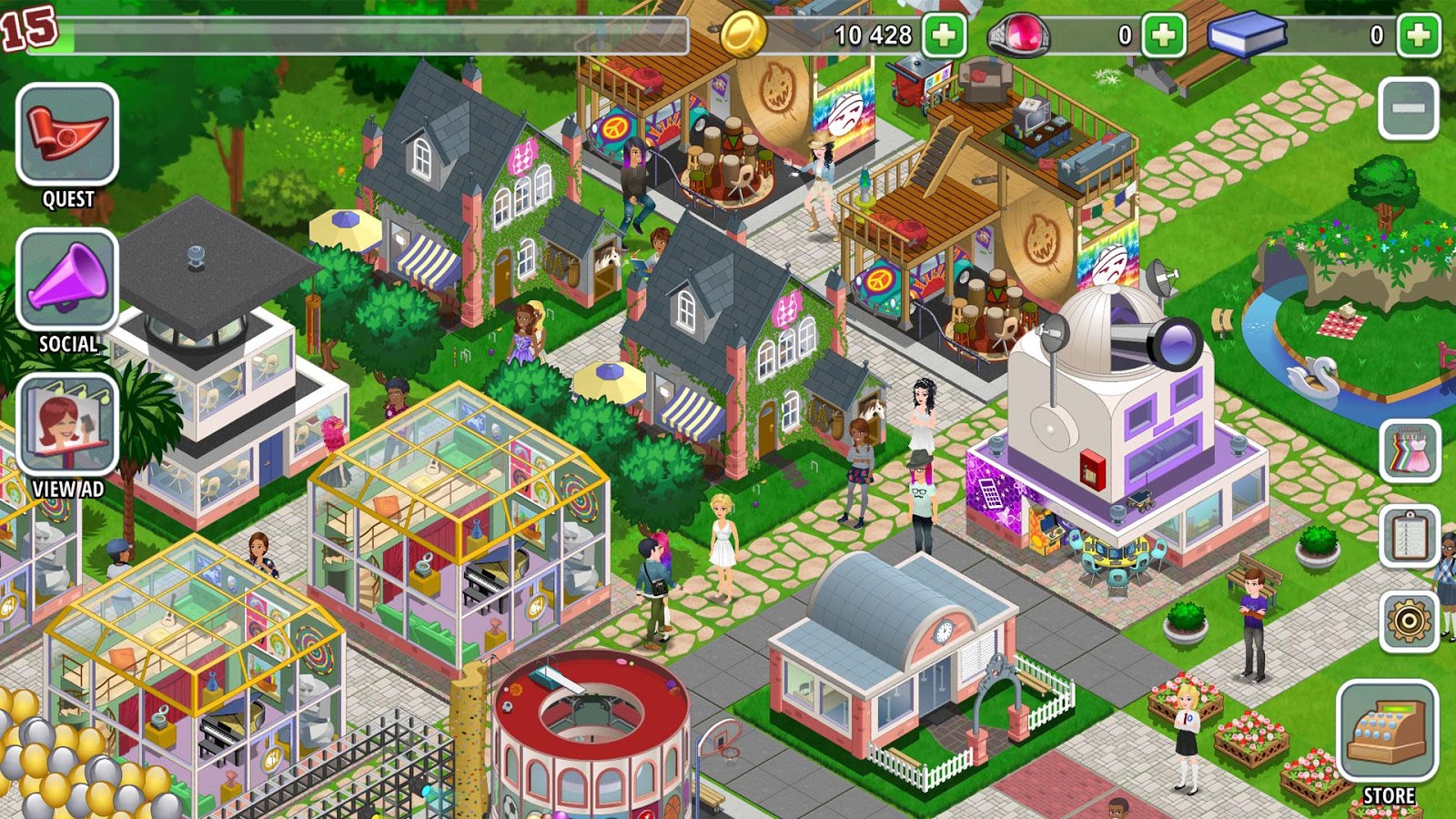Open the Quest menu

point(67,135)
